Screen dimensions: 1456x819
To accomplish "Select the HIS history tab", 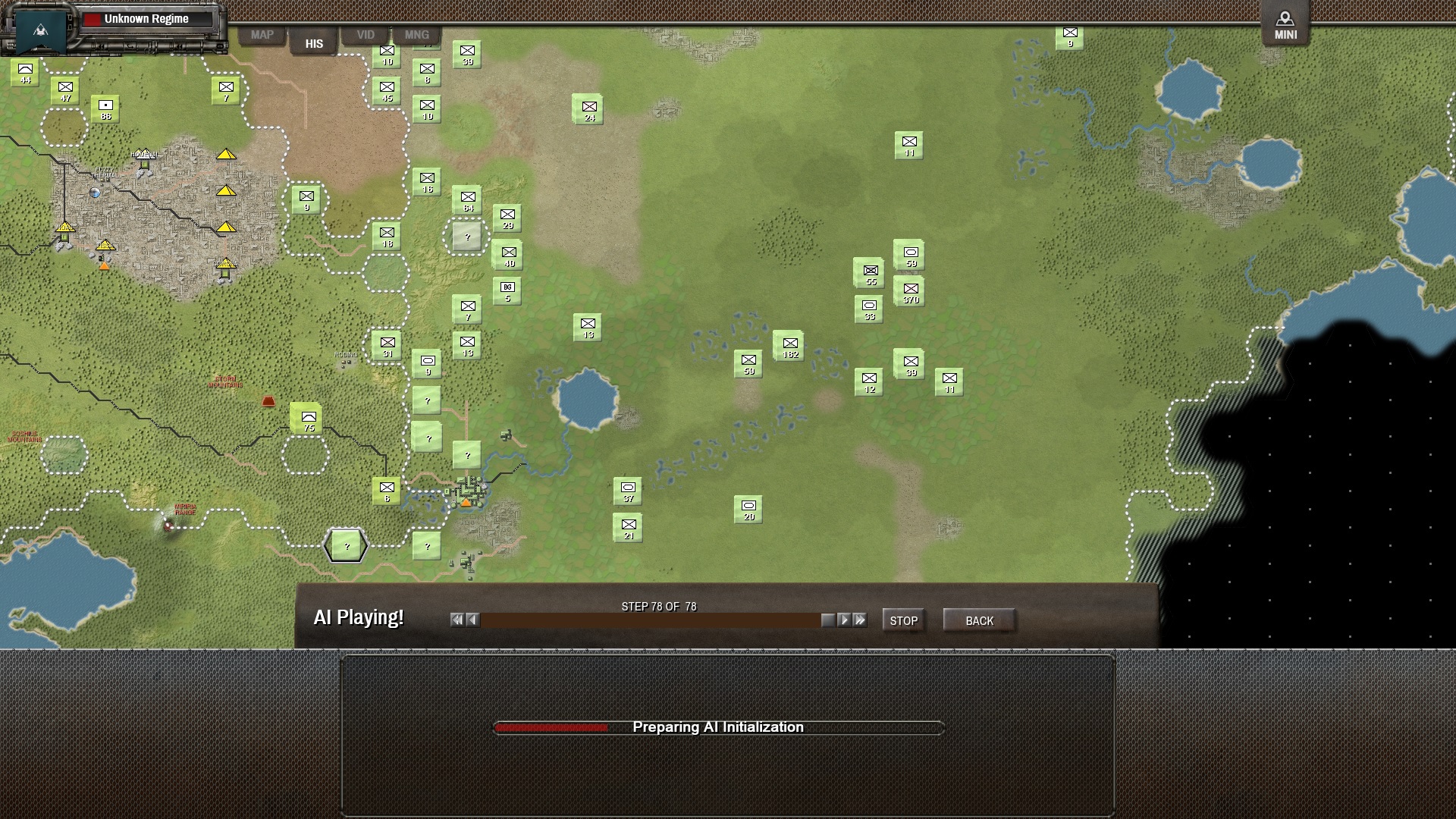I will (314, 43).
